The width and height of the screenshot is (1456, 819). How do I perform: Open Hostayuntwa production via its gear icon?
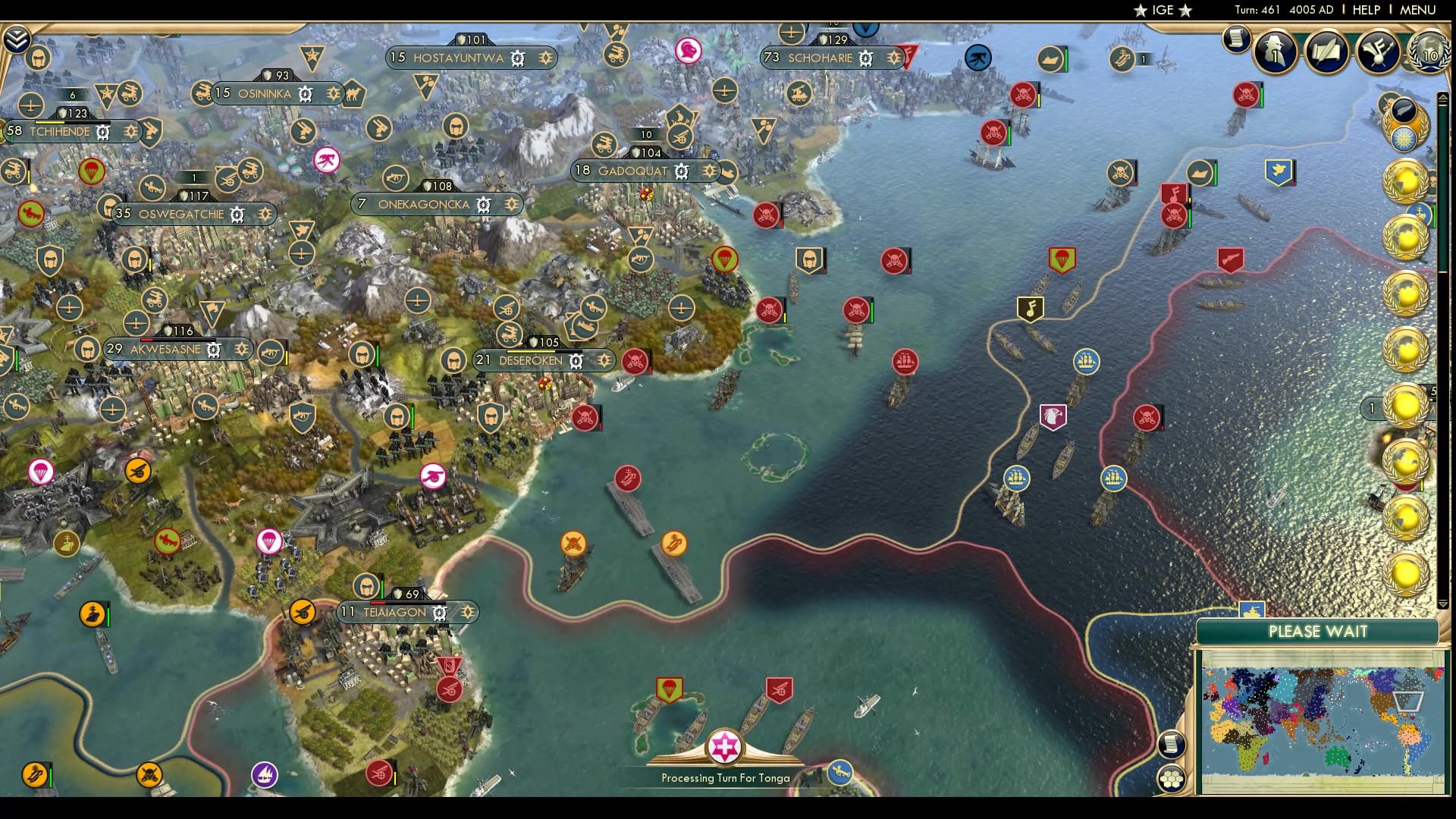point(517,58)
